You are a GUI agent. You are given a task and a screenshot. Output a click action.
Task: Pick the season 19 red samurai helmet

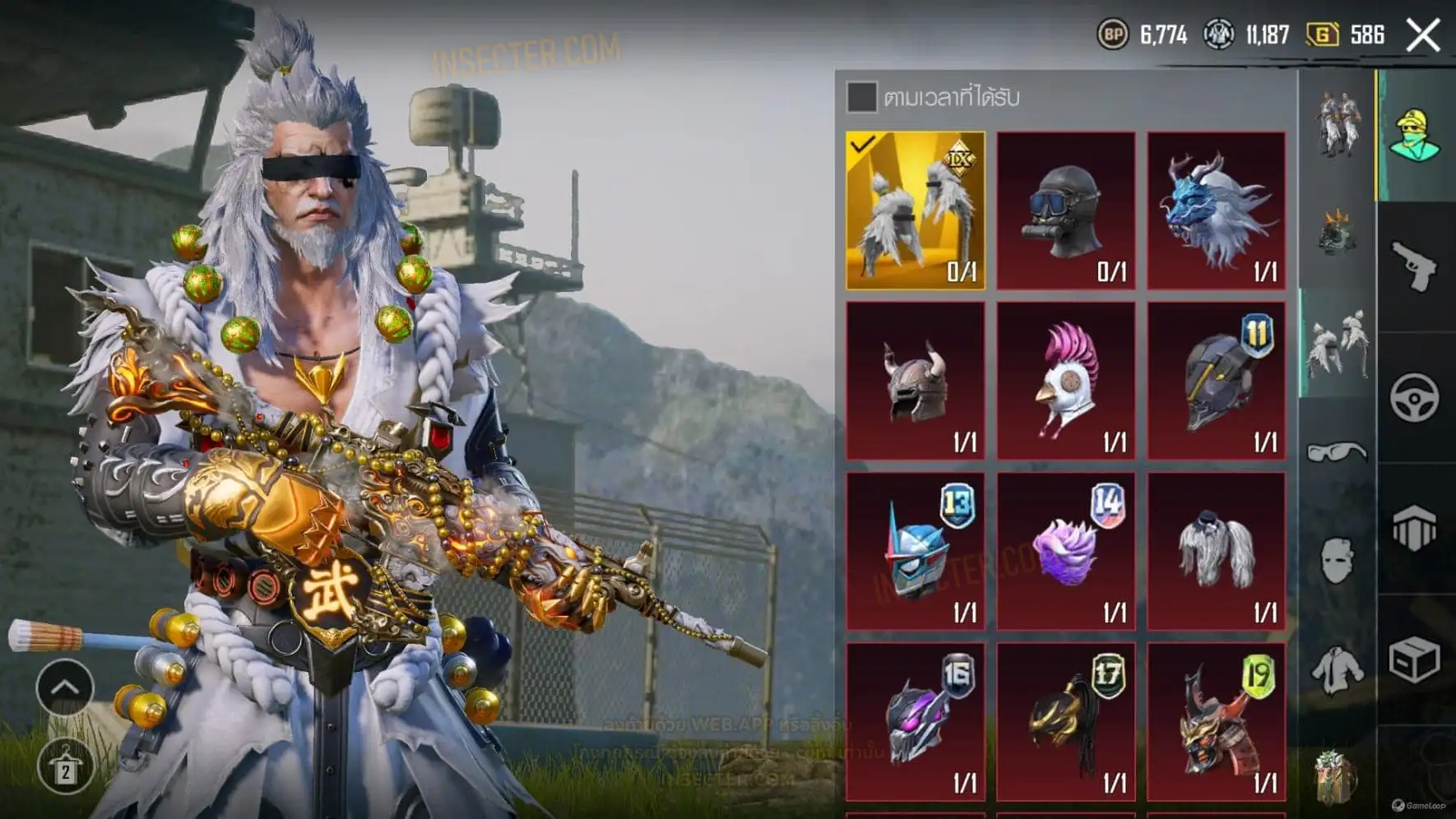[1216, 721]
